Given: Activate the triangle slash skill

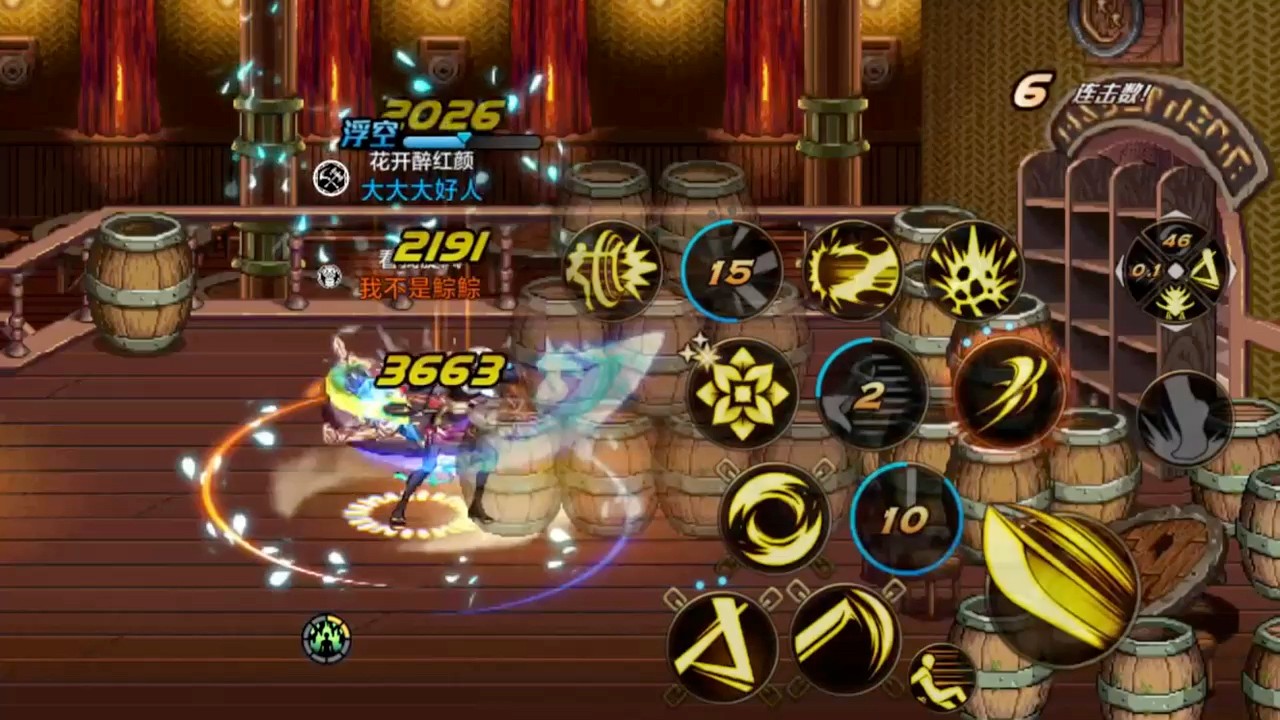Looking at the screenshot, I should point(721,645).
